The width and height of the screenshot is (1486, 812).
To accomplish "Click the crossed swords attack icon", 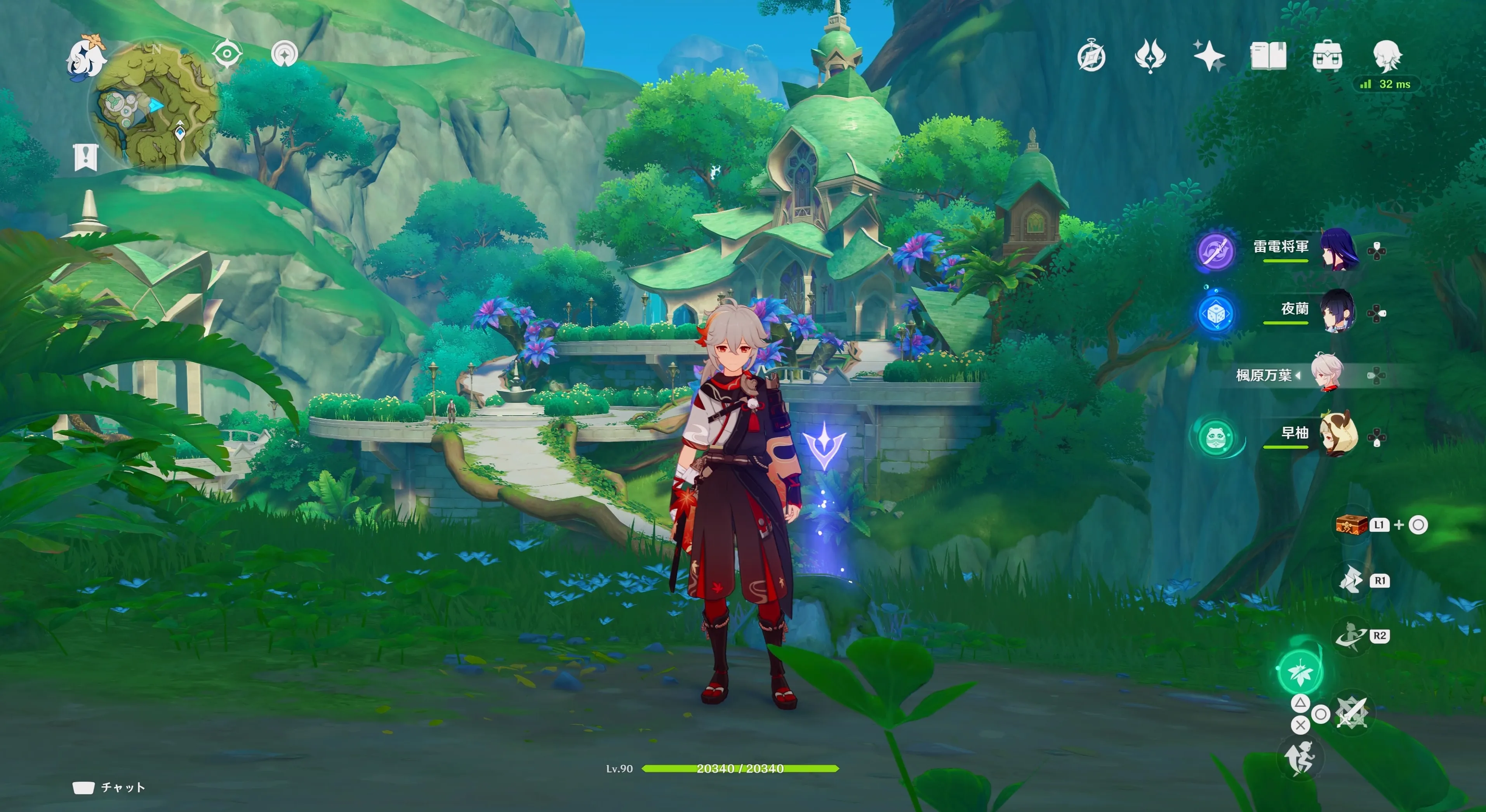I will 1352,714.
